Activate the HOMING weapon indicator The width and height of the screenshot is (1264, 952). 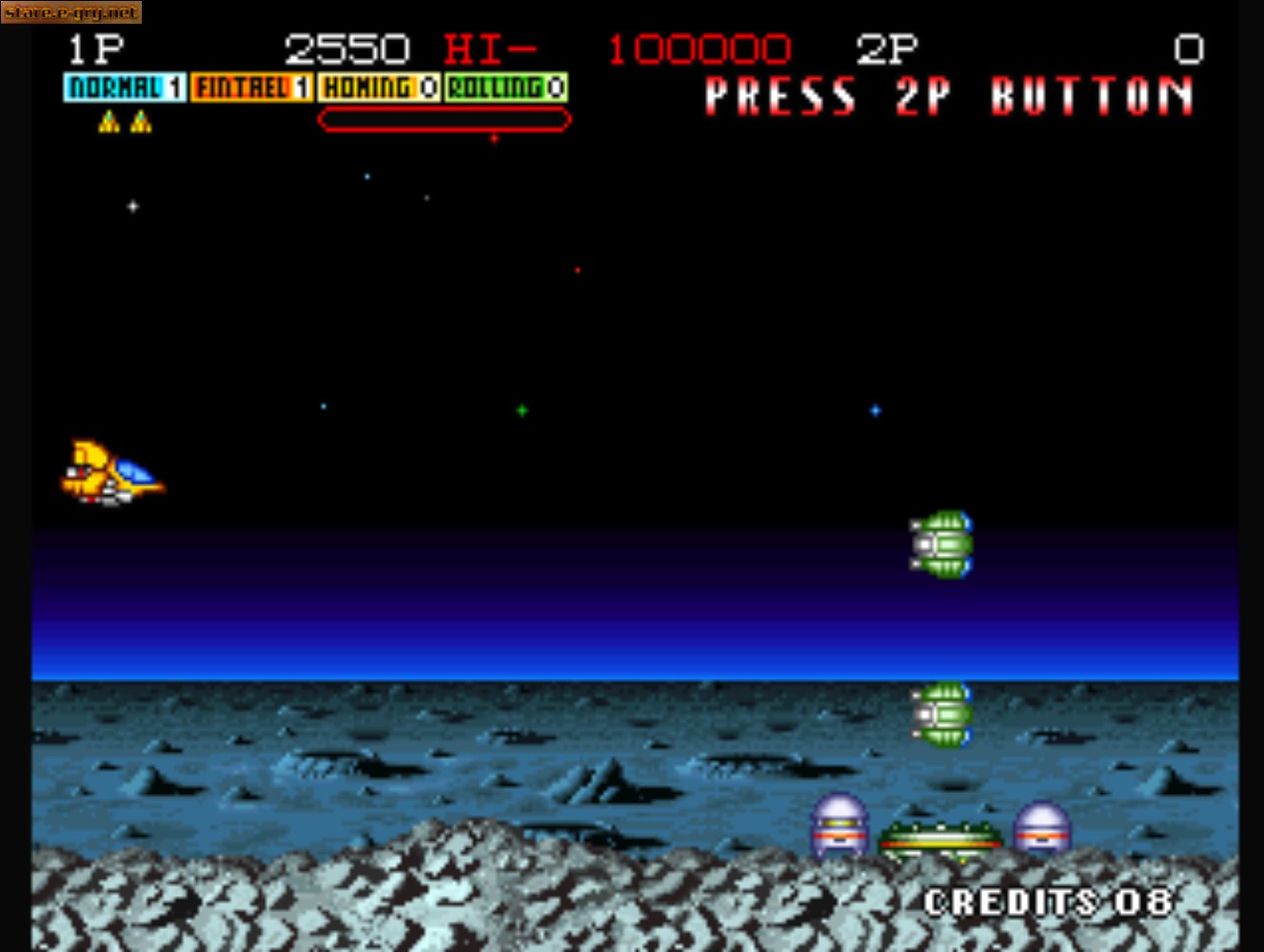(x=379, y=88)
